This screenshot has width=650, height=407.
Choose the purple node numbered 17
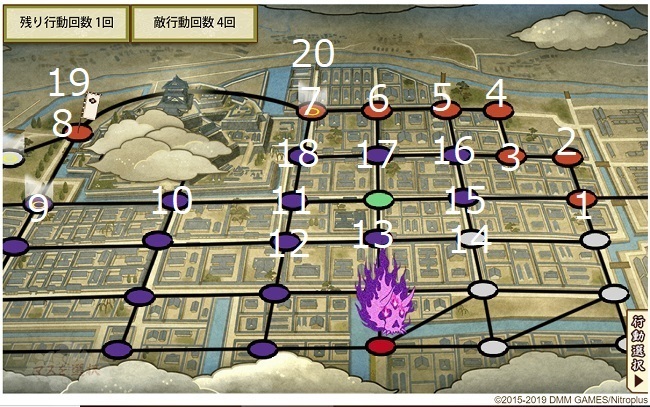point(377,156)
